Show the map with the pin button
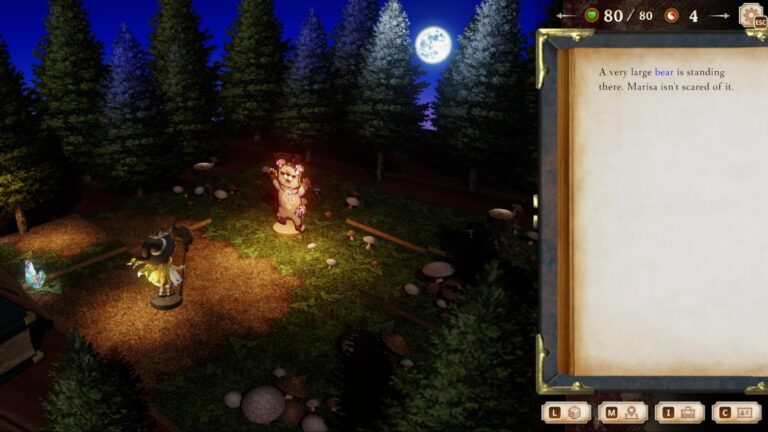The height and width of the screenshot is (432, 768). [623, 412]
